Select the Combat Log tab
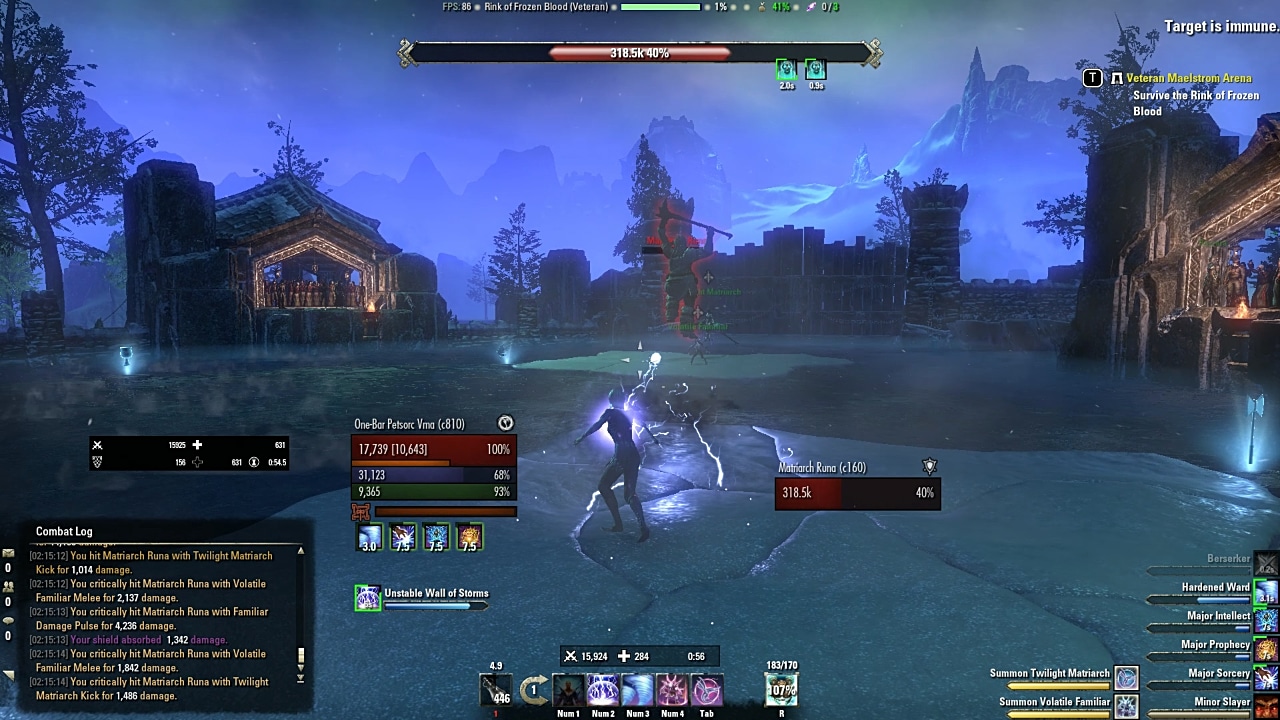Viewport: 1280px width, 720px height. click(x=64, y=532)
